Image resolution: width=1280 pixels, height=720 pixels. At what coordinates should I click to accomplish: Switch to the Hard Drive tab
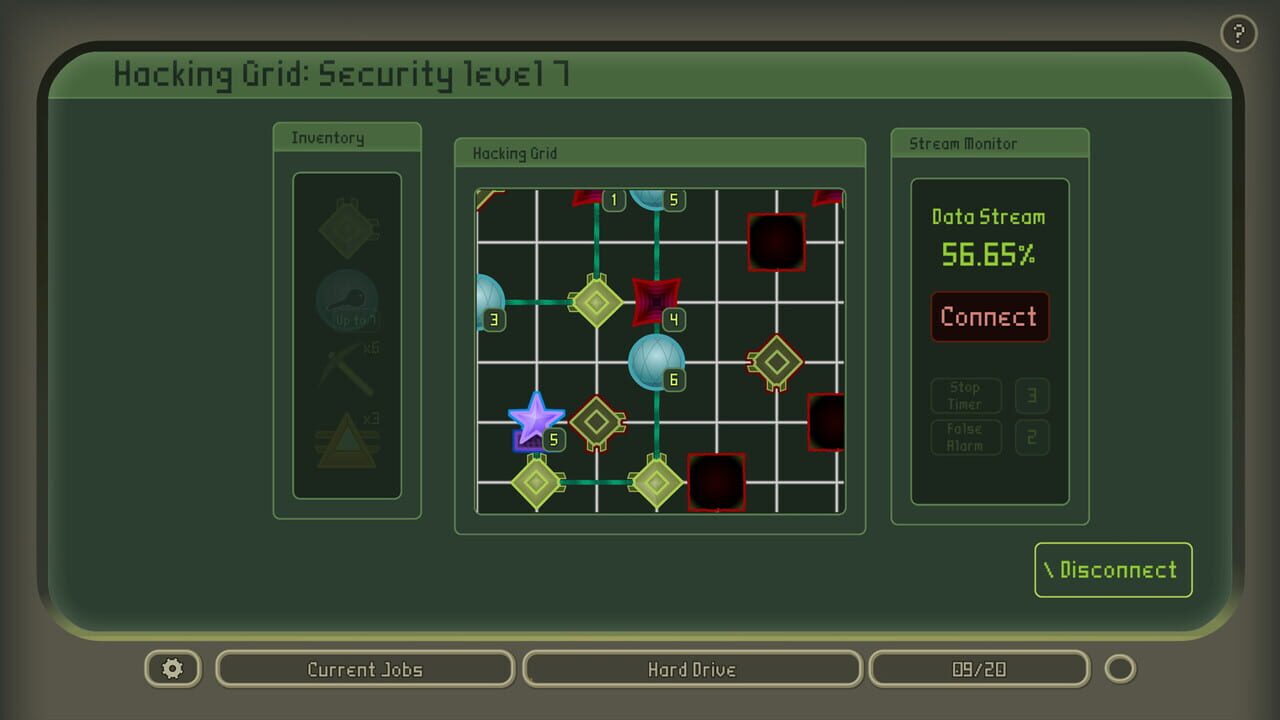692,668
